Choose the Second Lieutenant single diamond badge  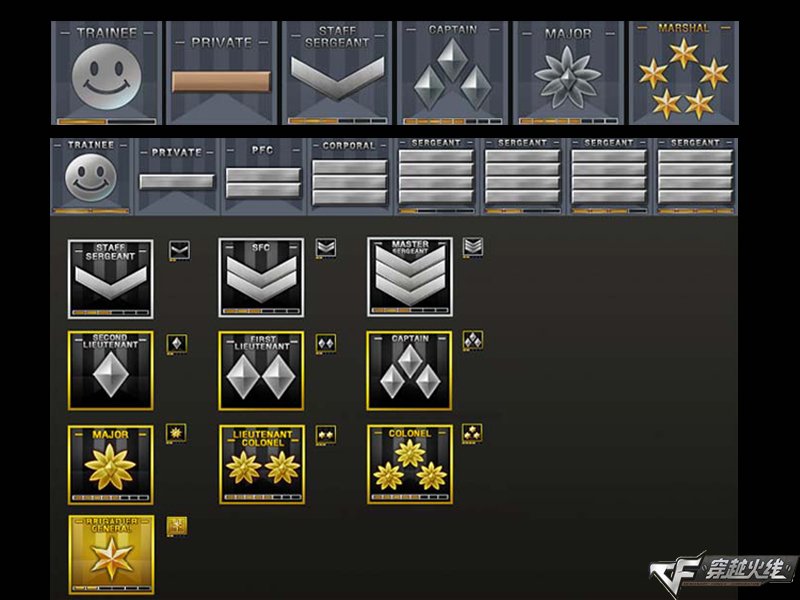(x=110, y=370)
